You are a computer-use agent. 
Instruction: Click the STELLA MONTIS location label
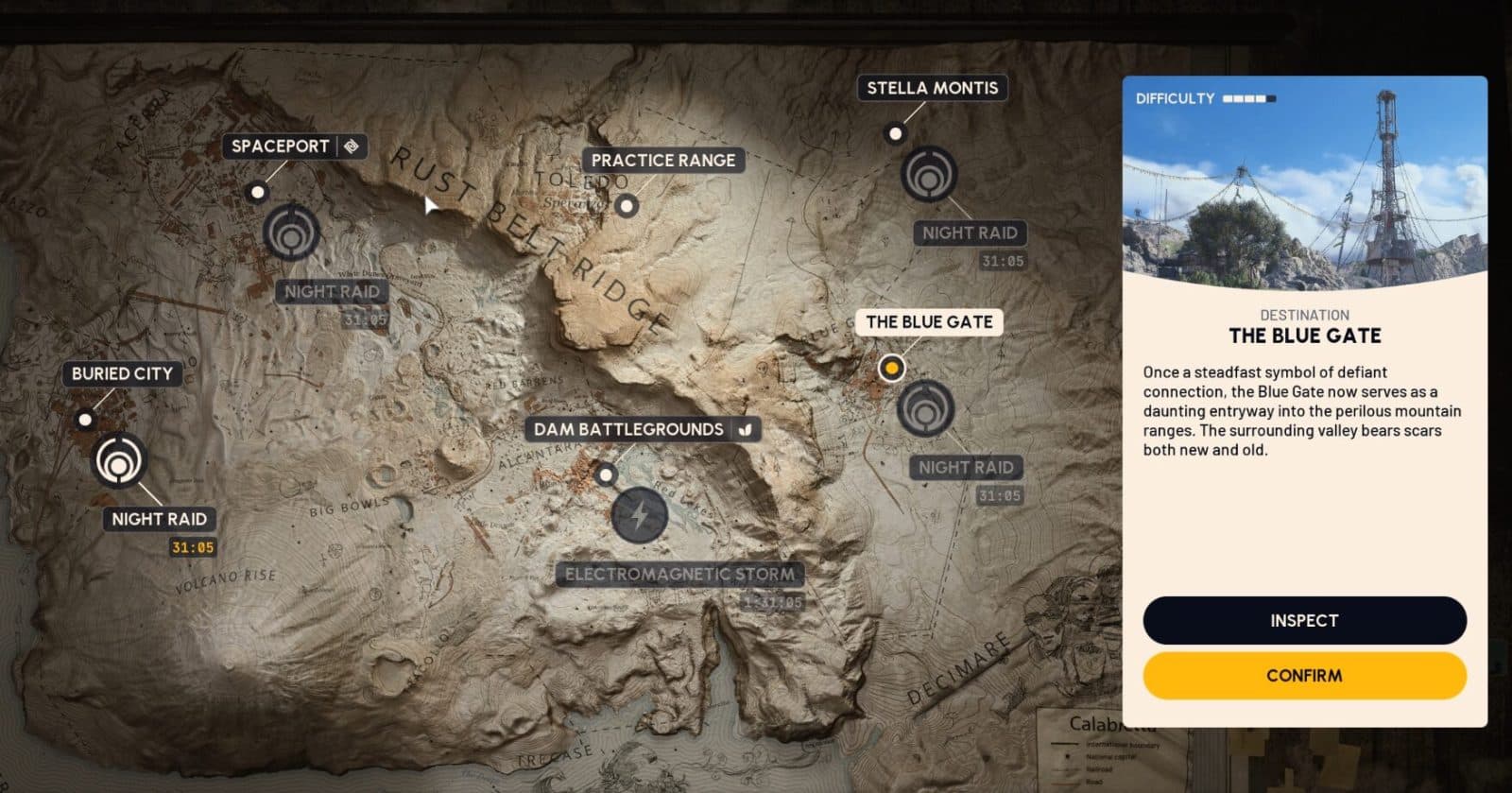932,88
